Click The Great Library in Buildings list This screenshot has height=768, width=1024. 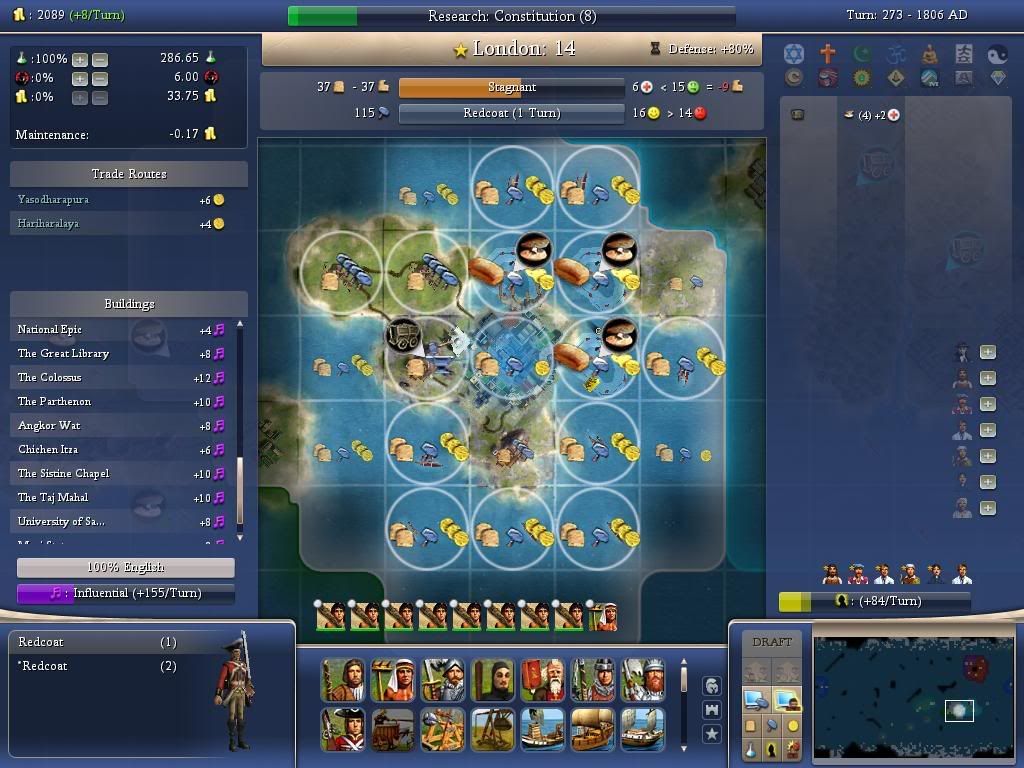[x=63, y=353]
